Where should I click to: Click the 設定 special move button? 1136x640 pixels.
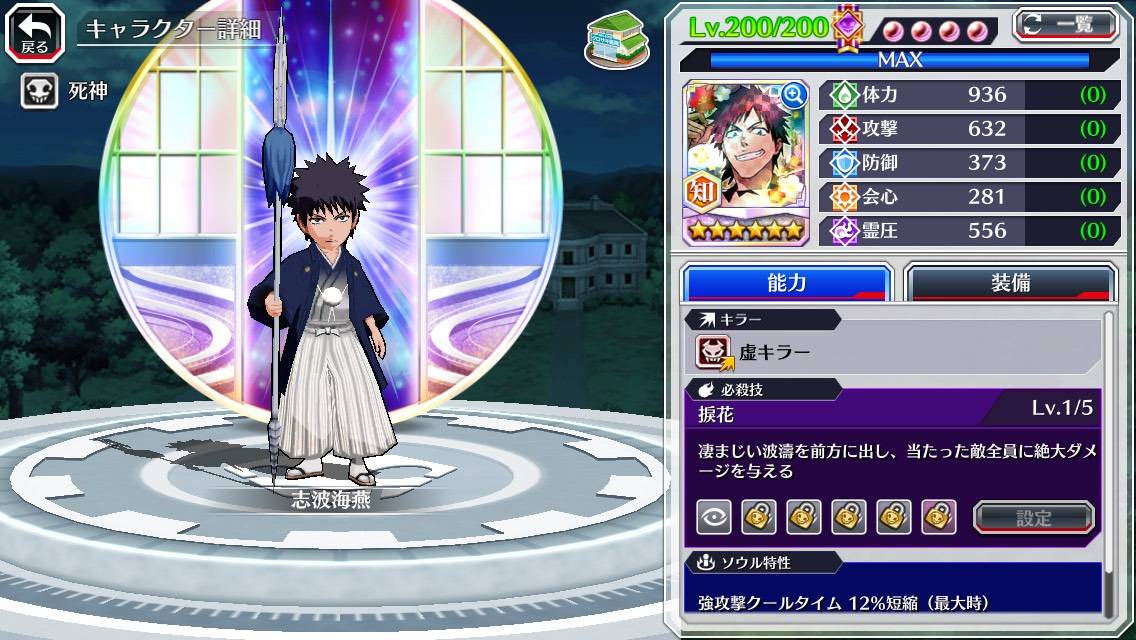tap(1034, 517)
